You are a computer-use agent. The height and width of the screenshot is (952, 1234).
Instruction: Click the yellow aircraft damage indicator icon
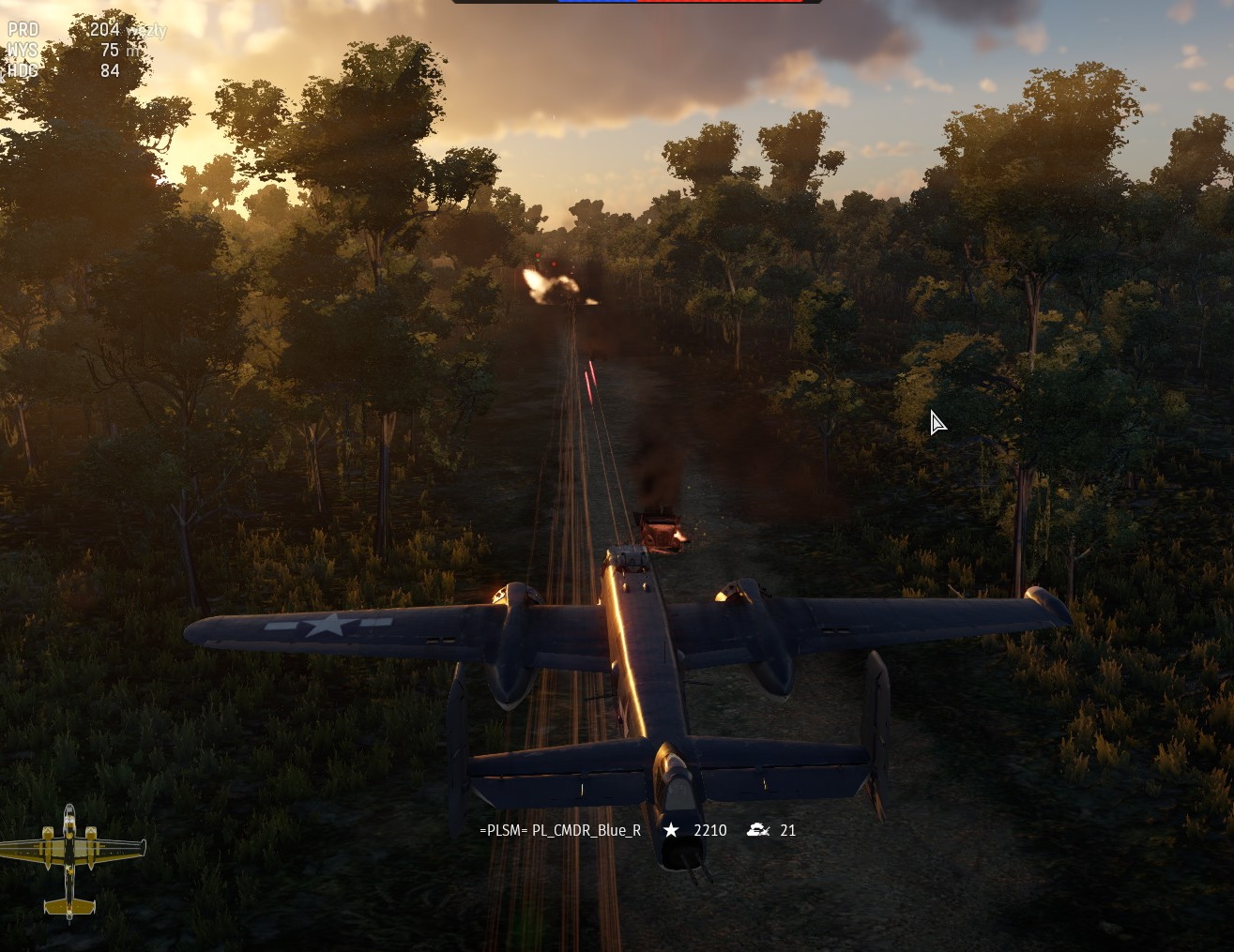point(70,860)
